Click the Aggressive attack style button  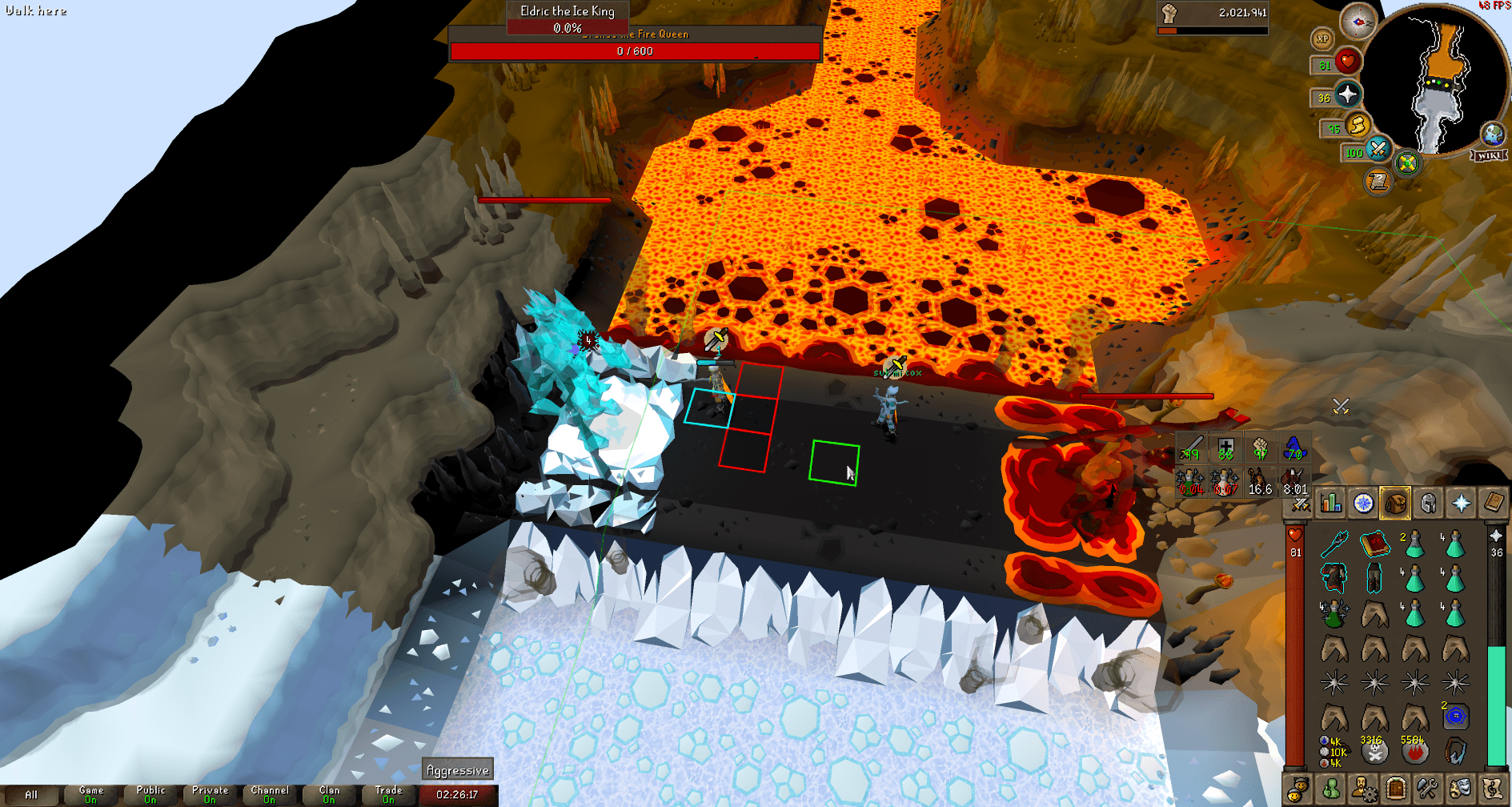457,769
